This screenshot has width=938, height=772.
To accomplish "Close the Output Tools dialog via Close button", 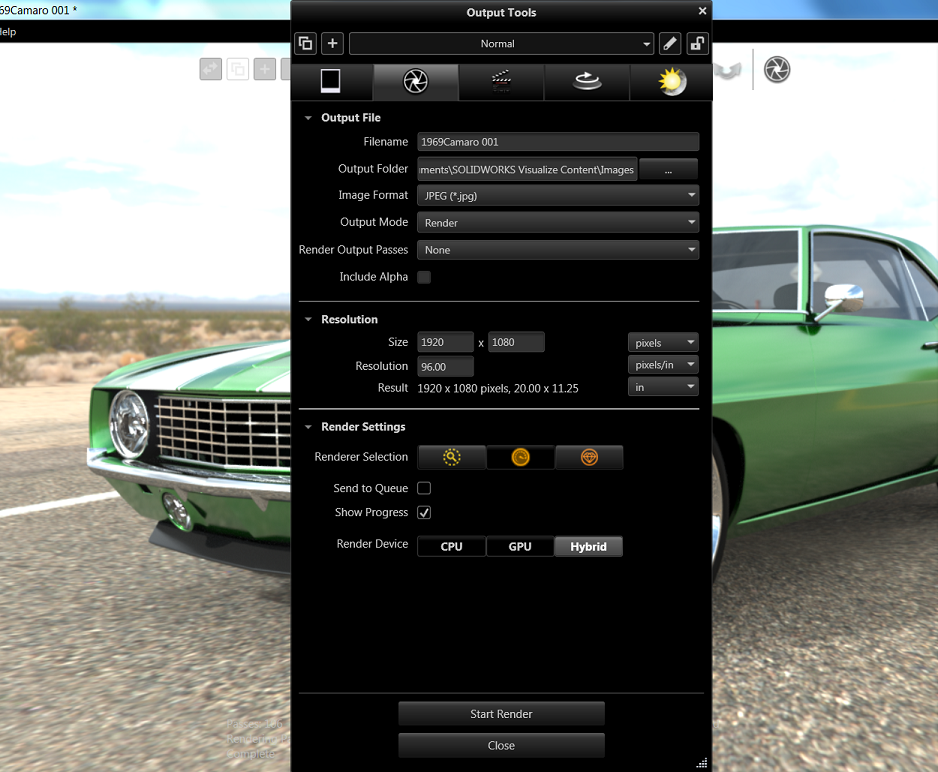I will [x=501, y=745].
